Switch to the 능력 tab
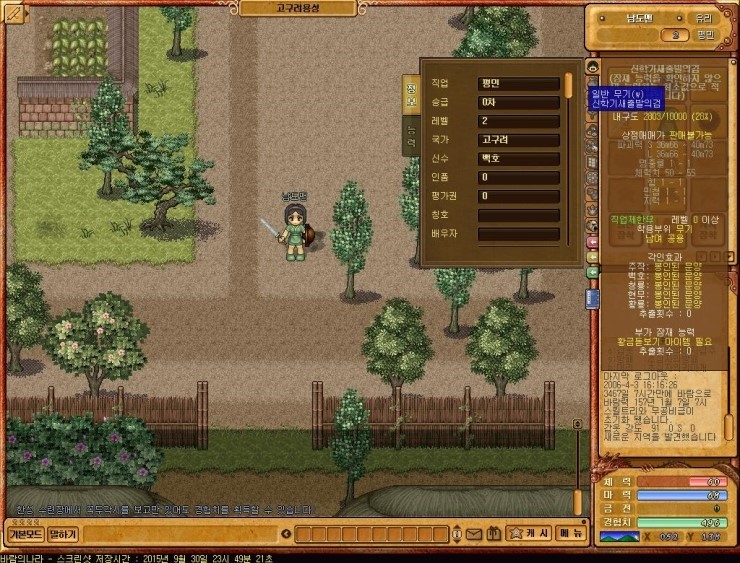 click(x=410, y=135)
